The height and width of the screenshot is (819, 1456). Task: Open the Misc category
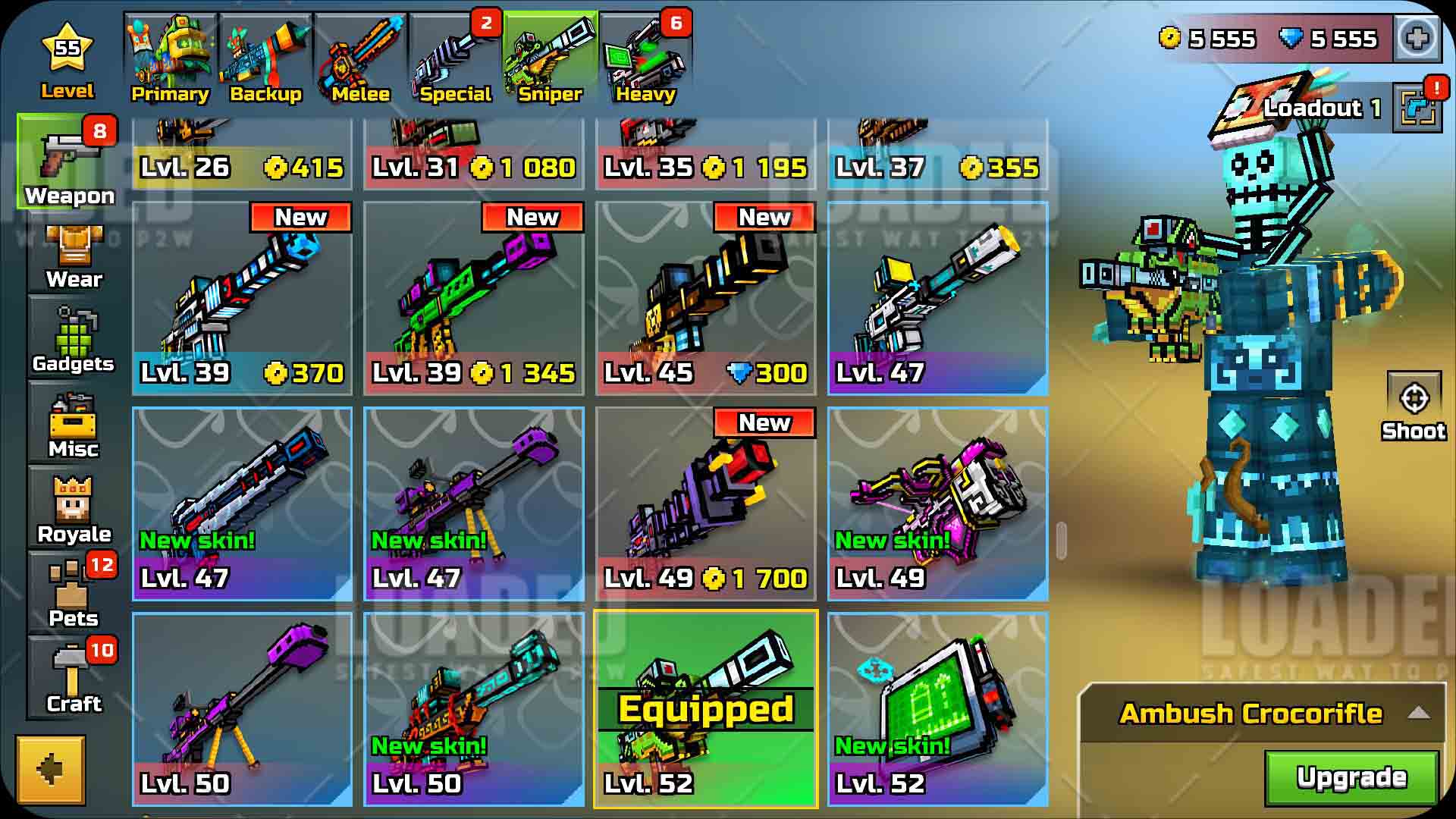point(74,426)
